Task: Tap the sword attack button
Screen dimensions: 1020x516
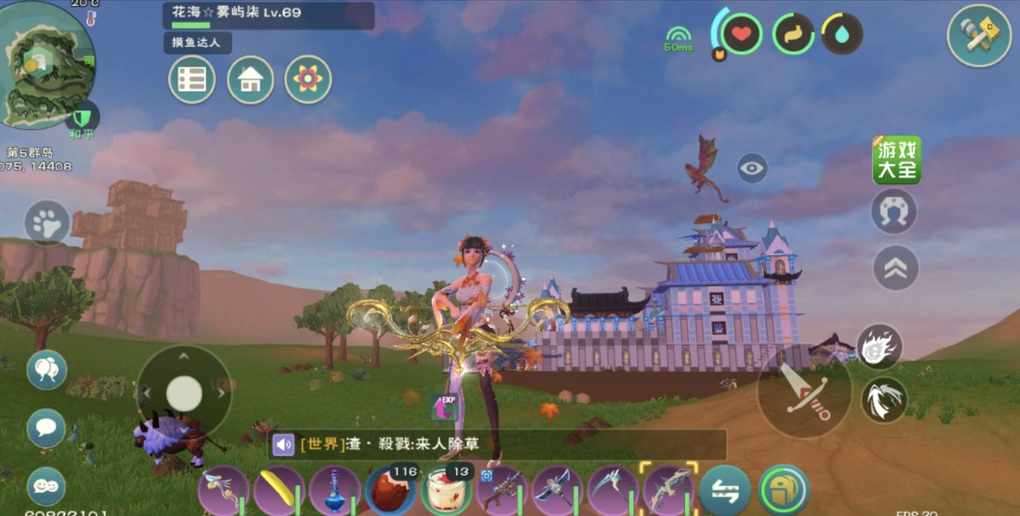Action: click(804, 393)
